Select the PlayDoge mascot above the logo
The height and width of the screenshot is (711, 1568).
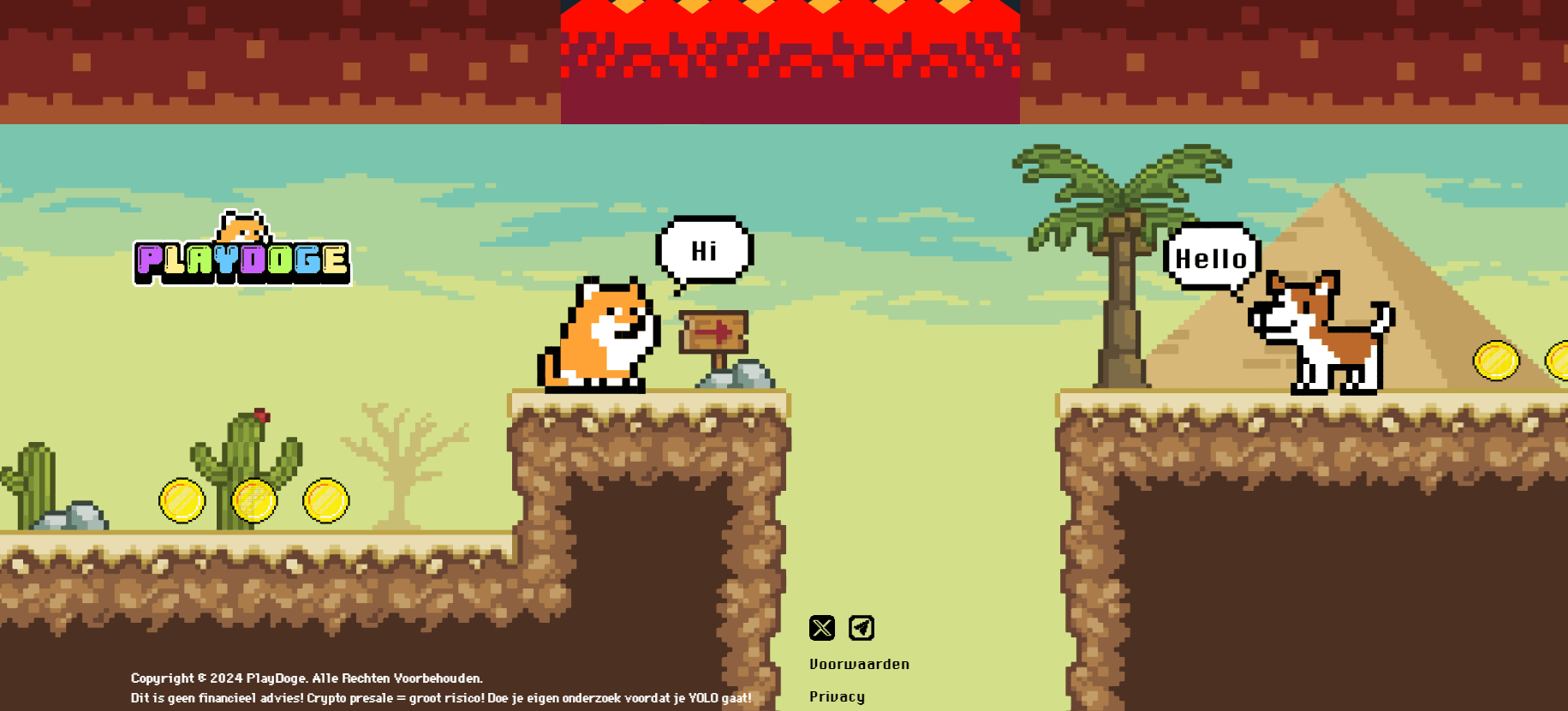[x=242, y=225]
